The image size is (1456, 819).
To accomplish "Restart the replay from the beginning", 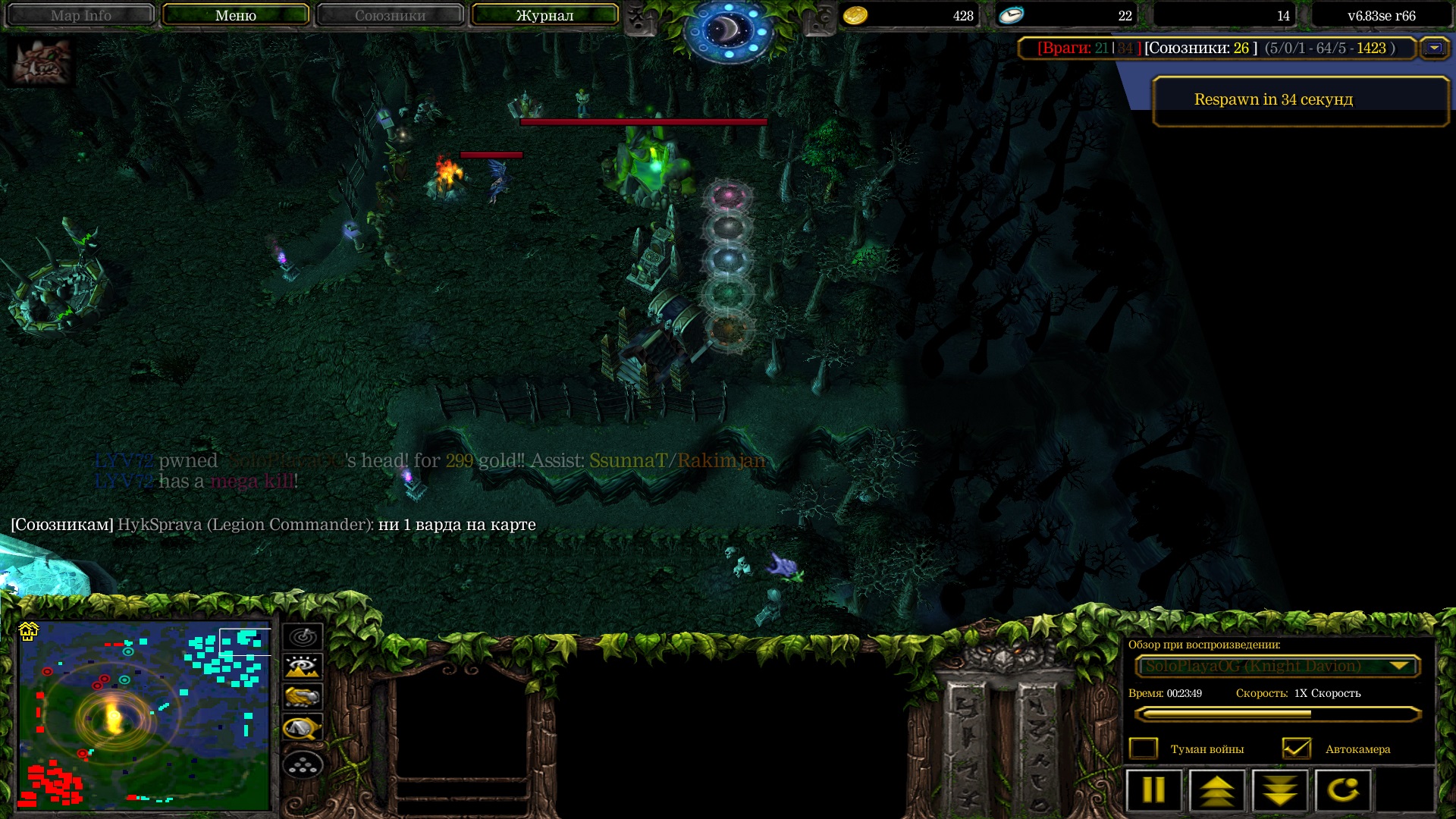I will click(x=1343, y=790).
